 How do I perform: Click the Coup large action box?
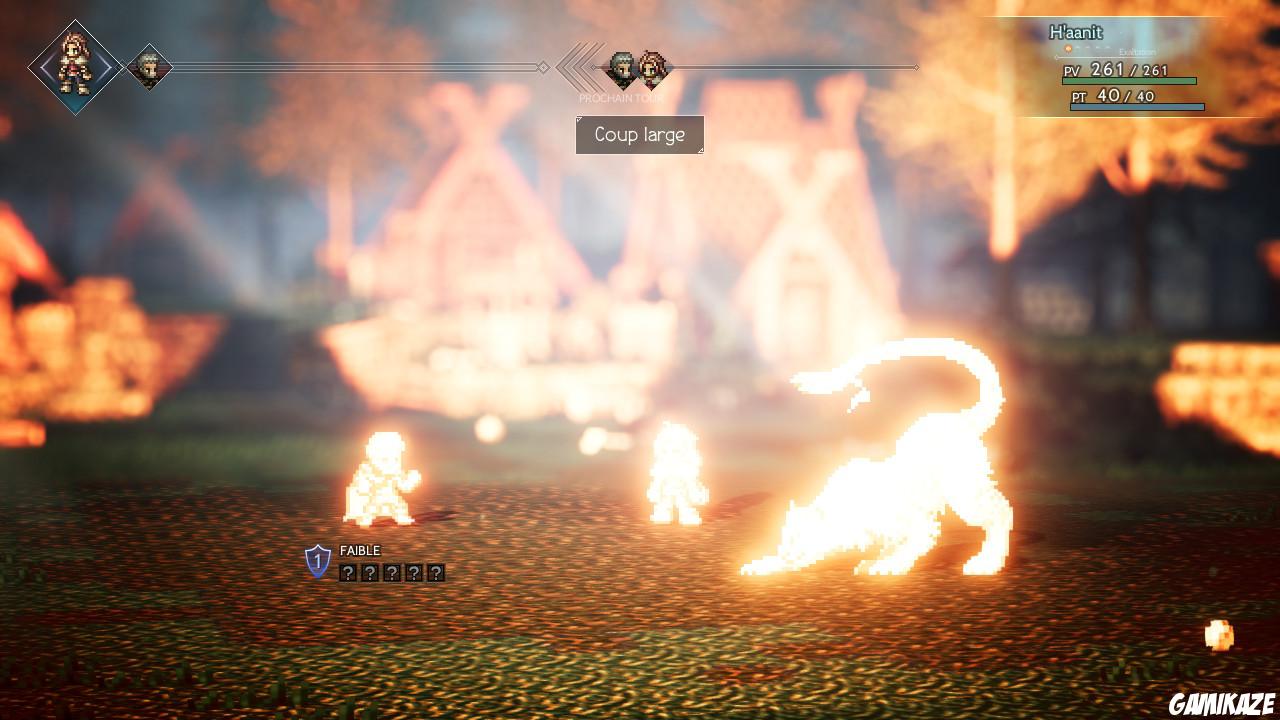pyautogui.click(x=640, y=134)
